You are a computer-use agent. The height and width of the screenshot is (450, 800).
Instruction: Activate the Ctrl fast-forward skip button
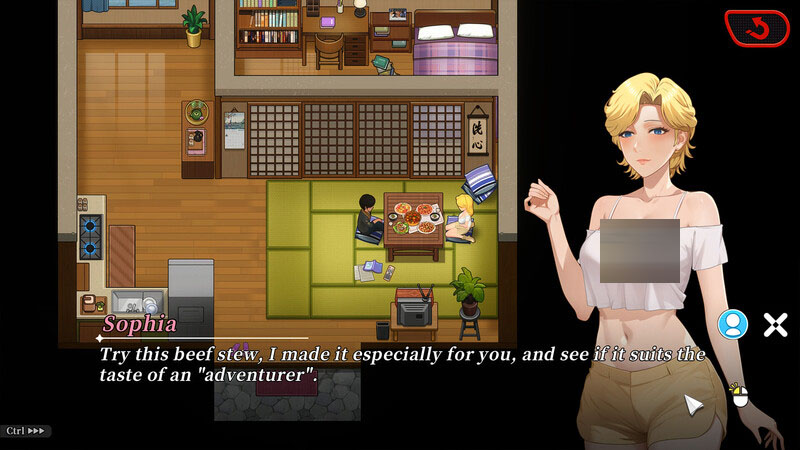tap(26, 431)
